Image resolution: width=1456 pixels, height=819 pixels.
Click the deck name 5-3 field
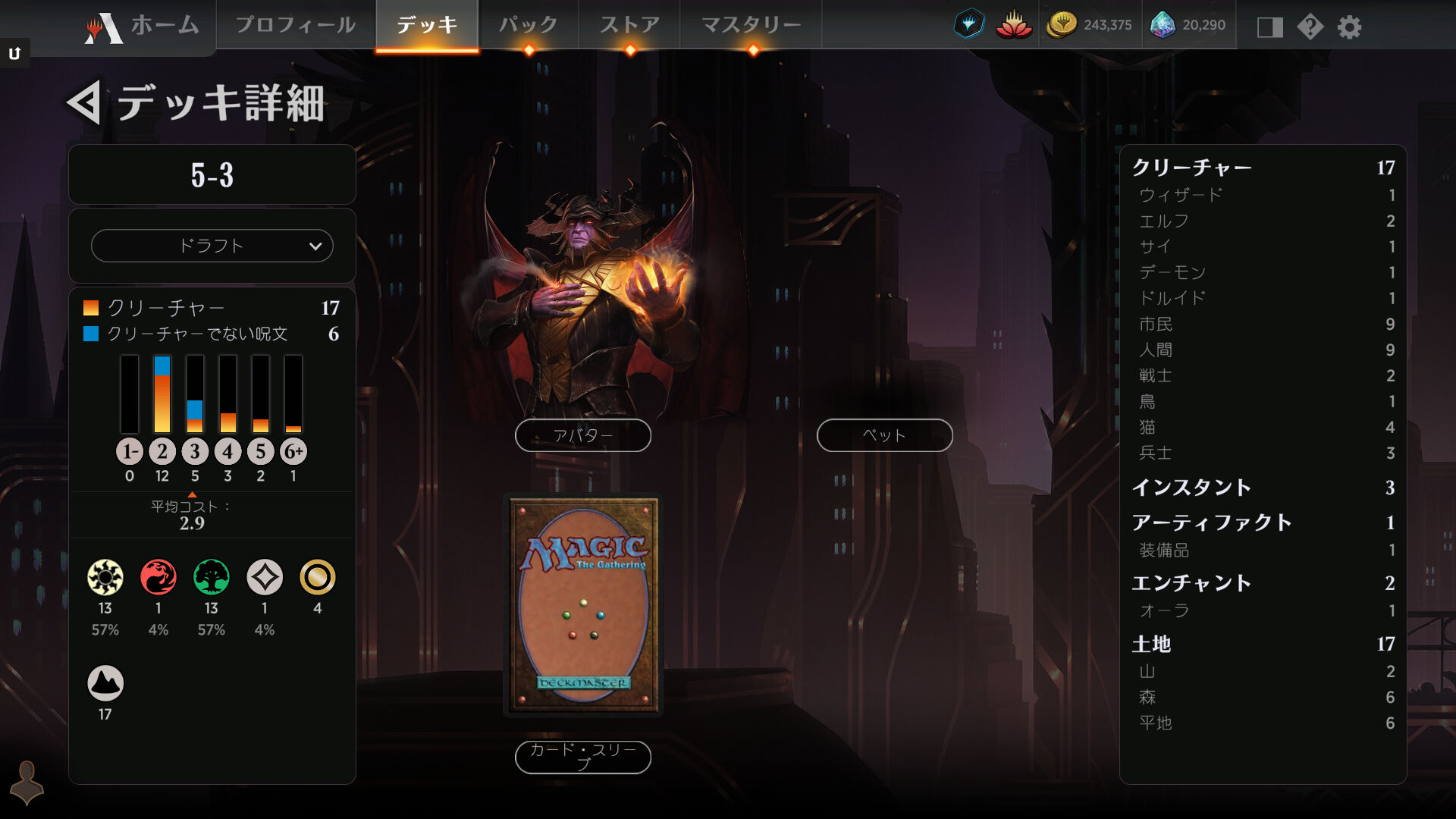pos(212,175)
